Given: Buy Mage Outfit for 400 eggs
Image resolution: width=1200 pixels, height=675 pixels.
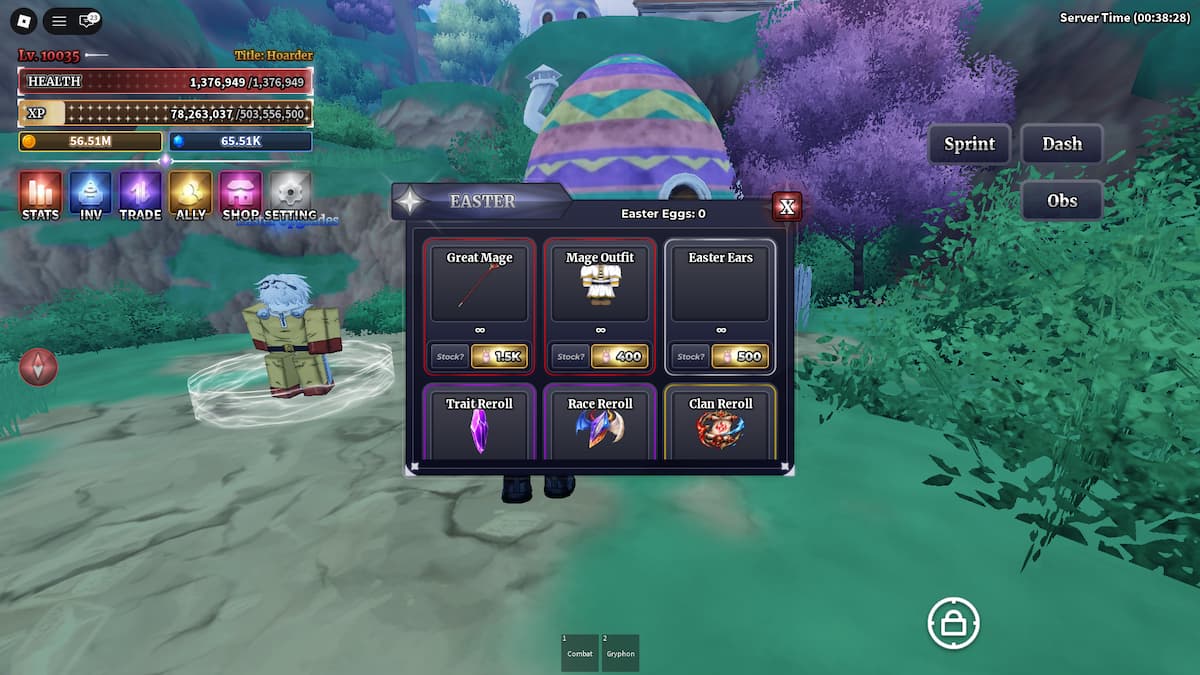Looking at the screenshot, I should click(619, 356).
